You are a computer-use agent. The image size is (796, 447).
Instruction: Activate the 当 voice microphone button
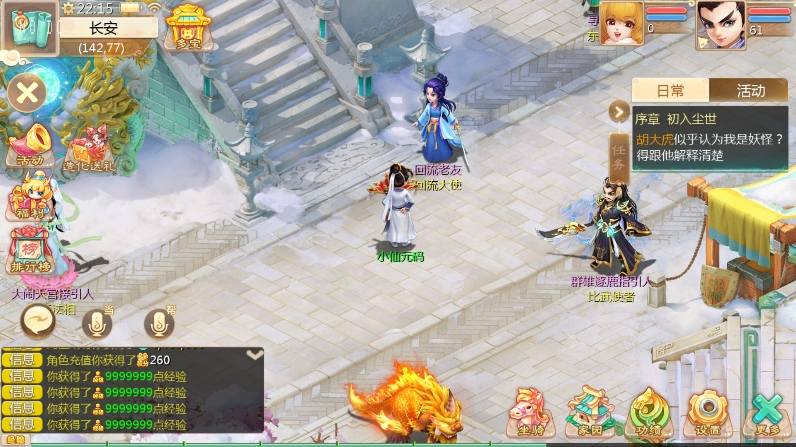coord(97,322)
